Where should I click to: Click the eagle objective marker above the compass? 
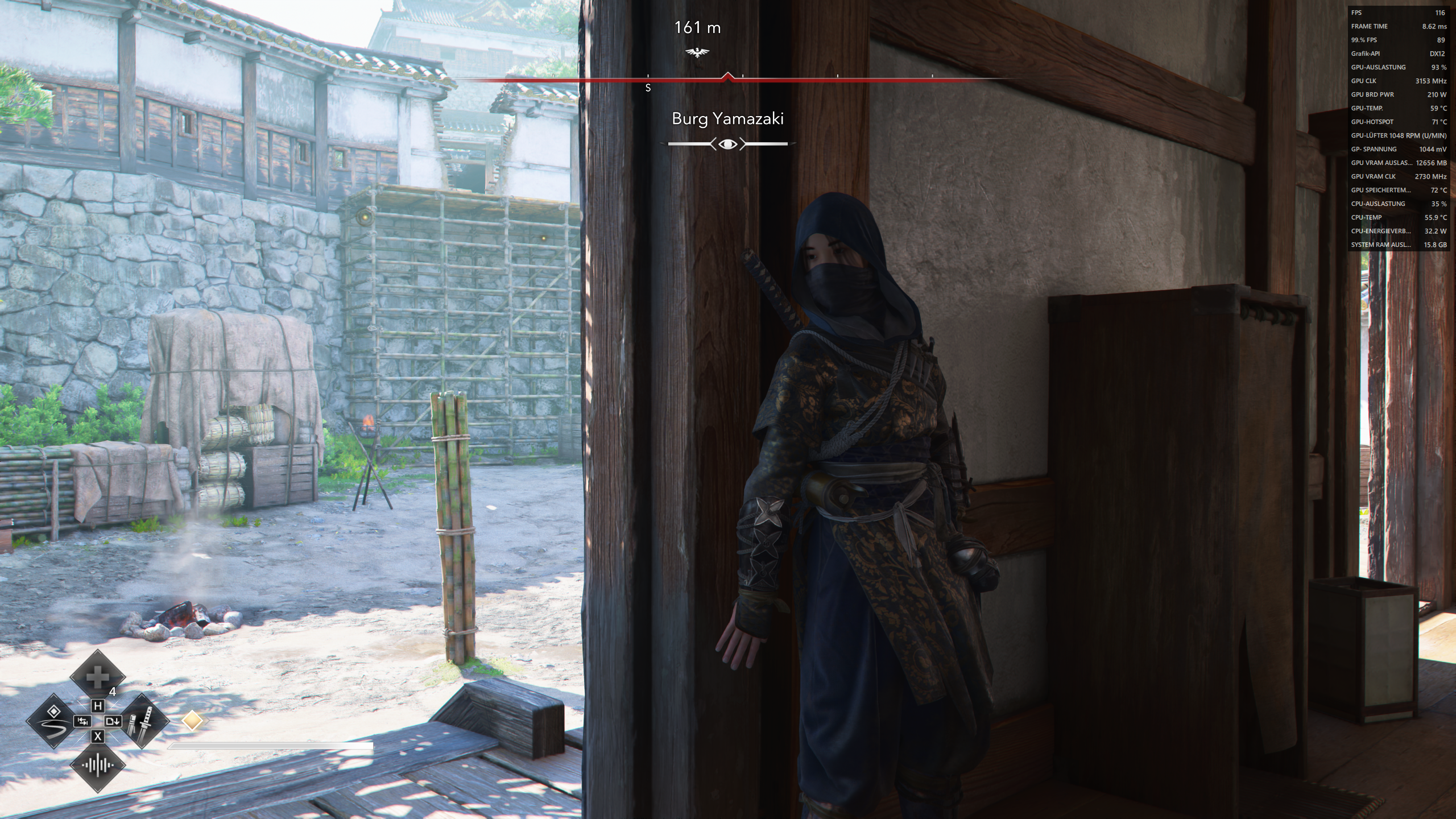(698, 51)
